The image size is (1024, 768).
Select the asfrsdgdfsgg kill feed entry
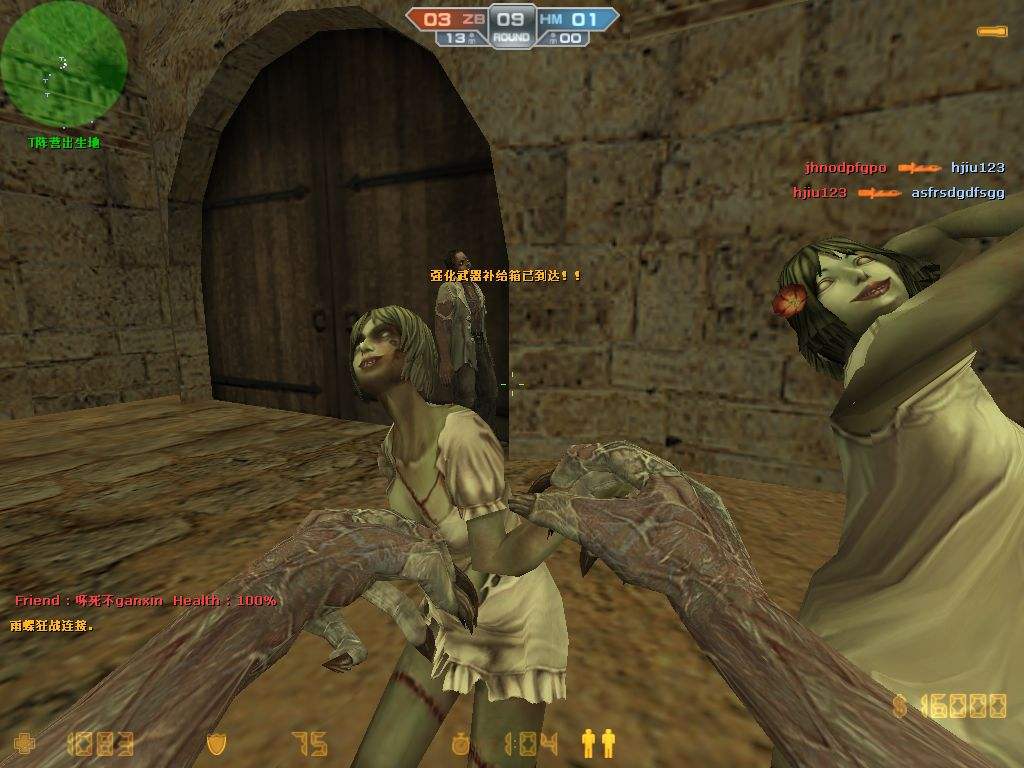[957, 193]
